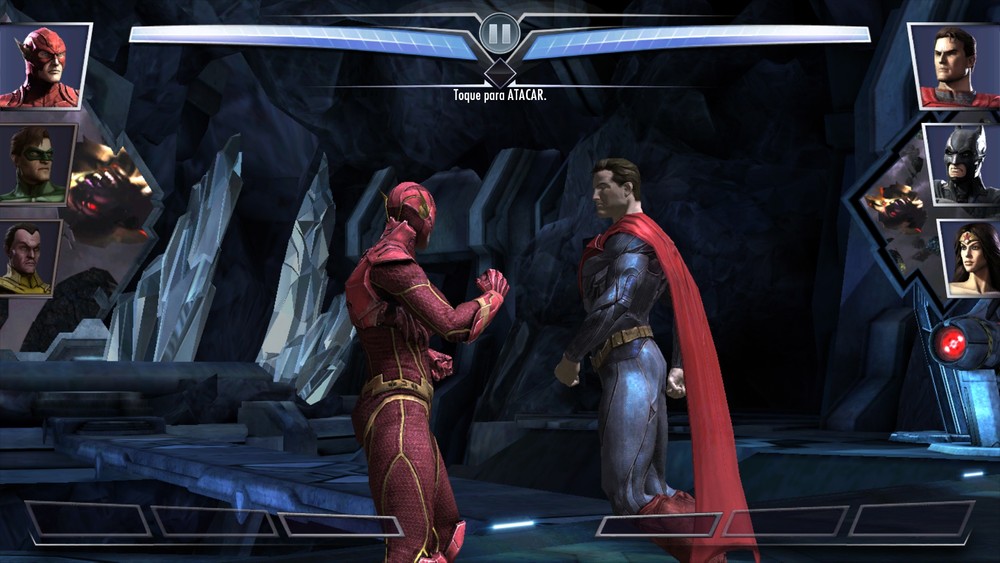1000x563 pixels.
Task: Select The Flash's active character portrait
Action: pos(43,66)
